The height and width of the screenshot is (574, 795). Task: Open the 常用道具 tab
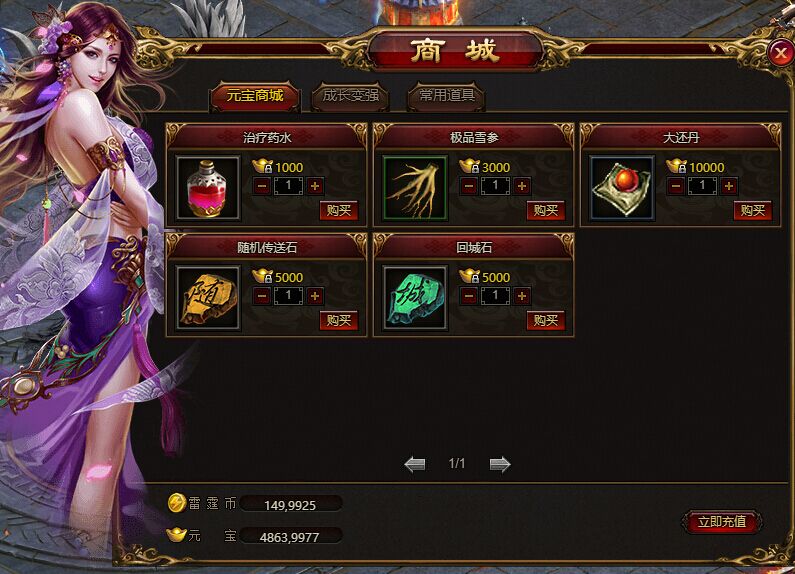(446, 96)
